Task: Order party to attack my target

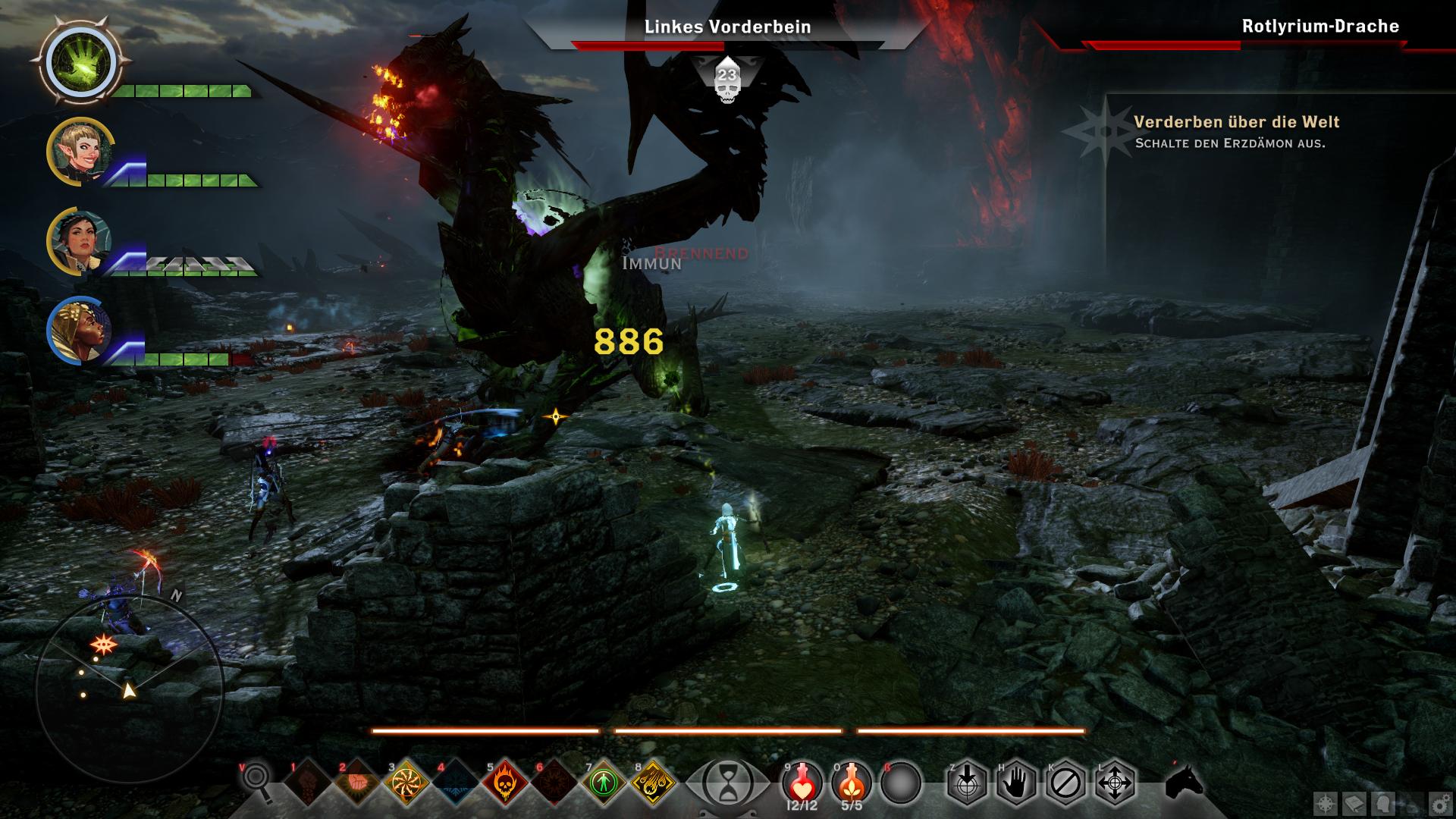Action: tap(967, 782)
